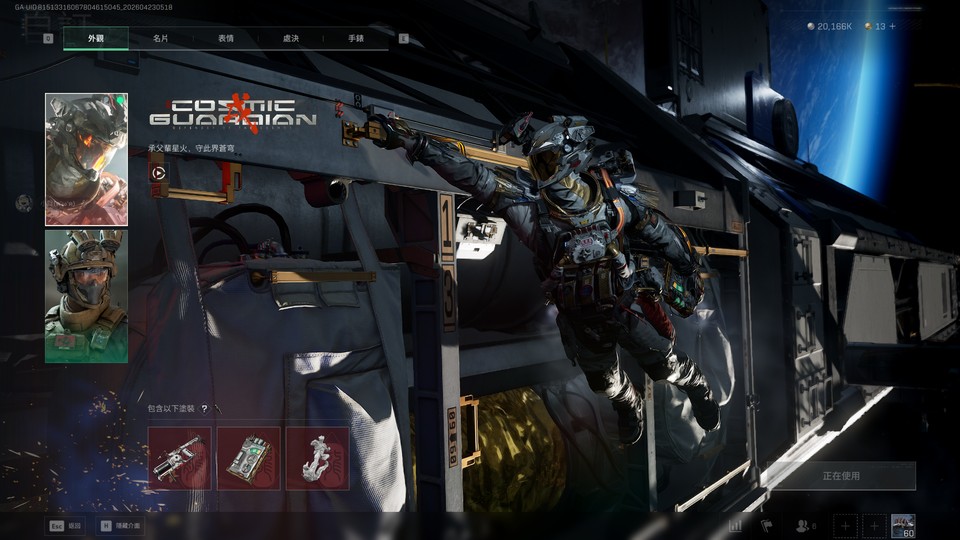Screen dimensions: 960x540
Task: Switch to the 處決 execution tab
Action: point(291,38)
